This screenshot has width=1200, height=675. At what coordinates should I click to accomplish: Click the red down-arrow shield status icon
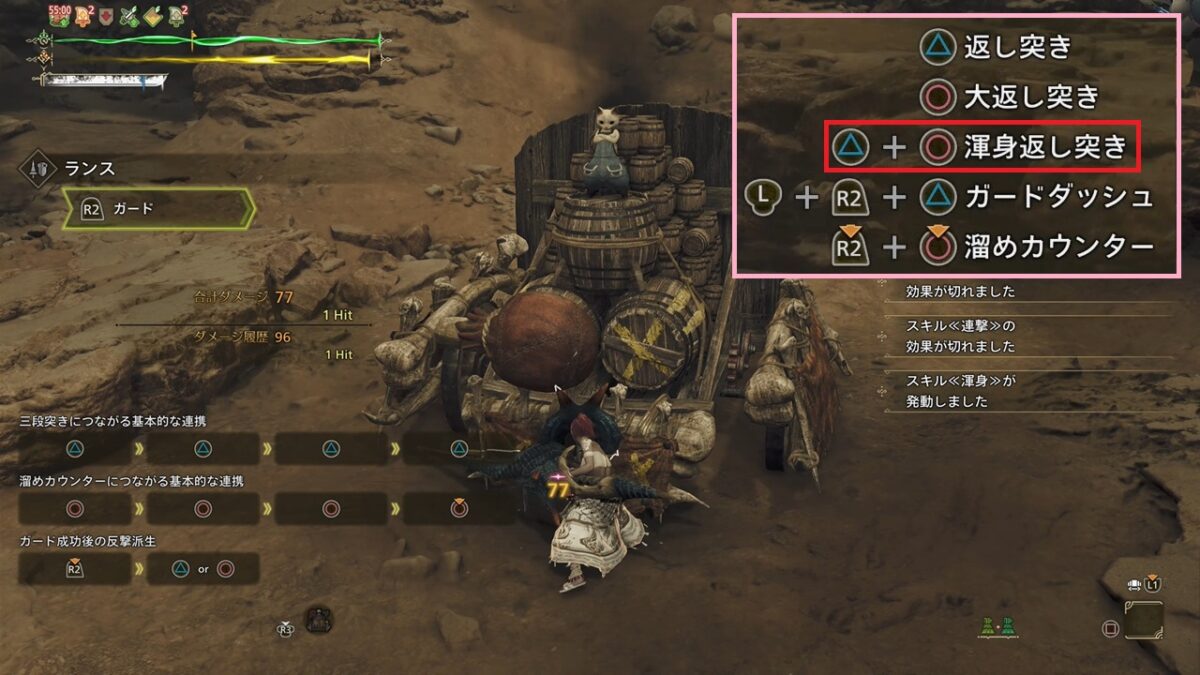coord(107,16)
